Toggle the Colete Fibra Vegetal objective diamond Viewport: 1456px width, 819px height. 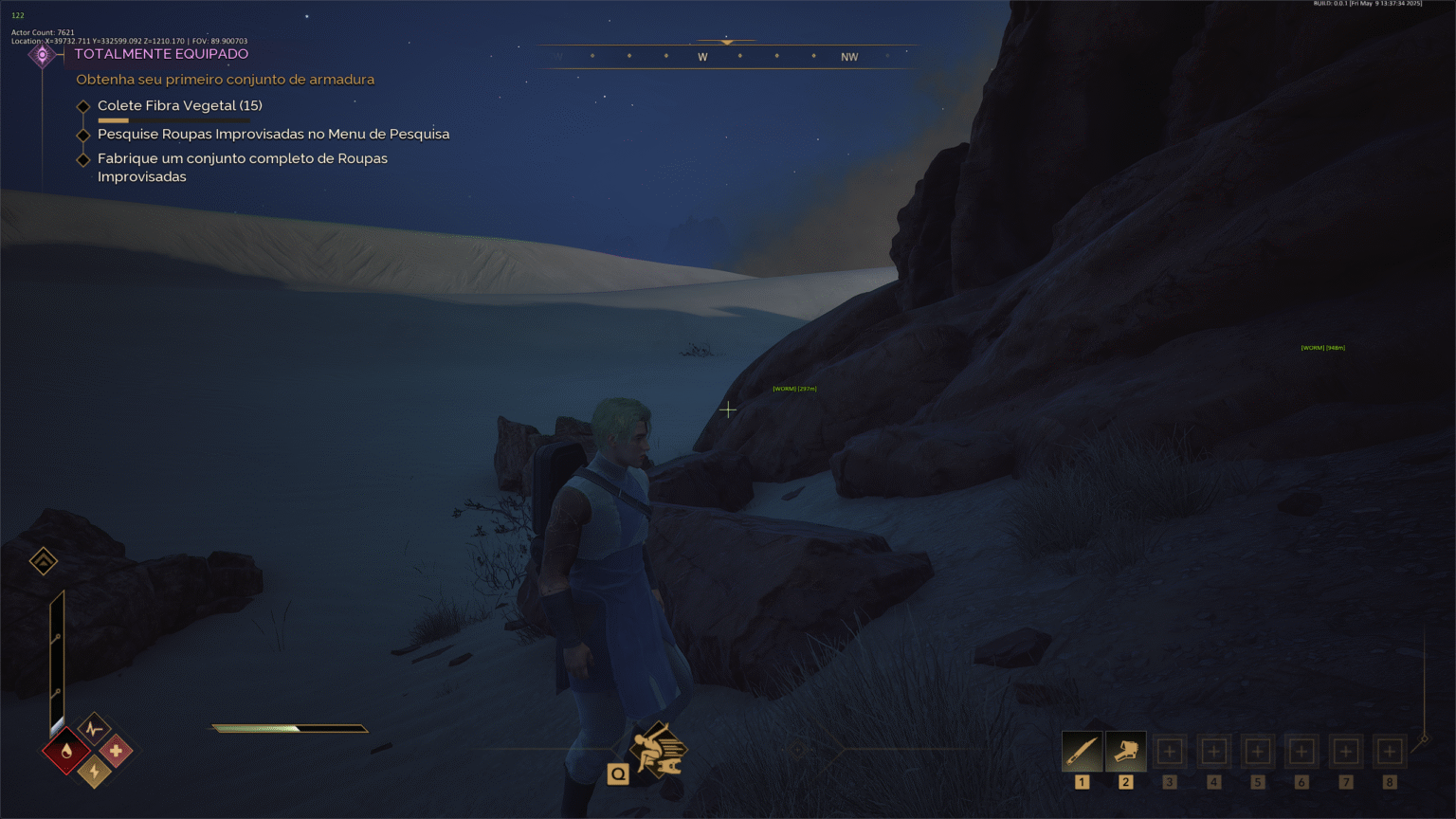tap(83, 106)
